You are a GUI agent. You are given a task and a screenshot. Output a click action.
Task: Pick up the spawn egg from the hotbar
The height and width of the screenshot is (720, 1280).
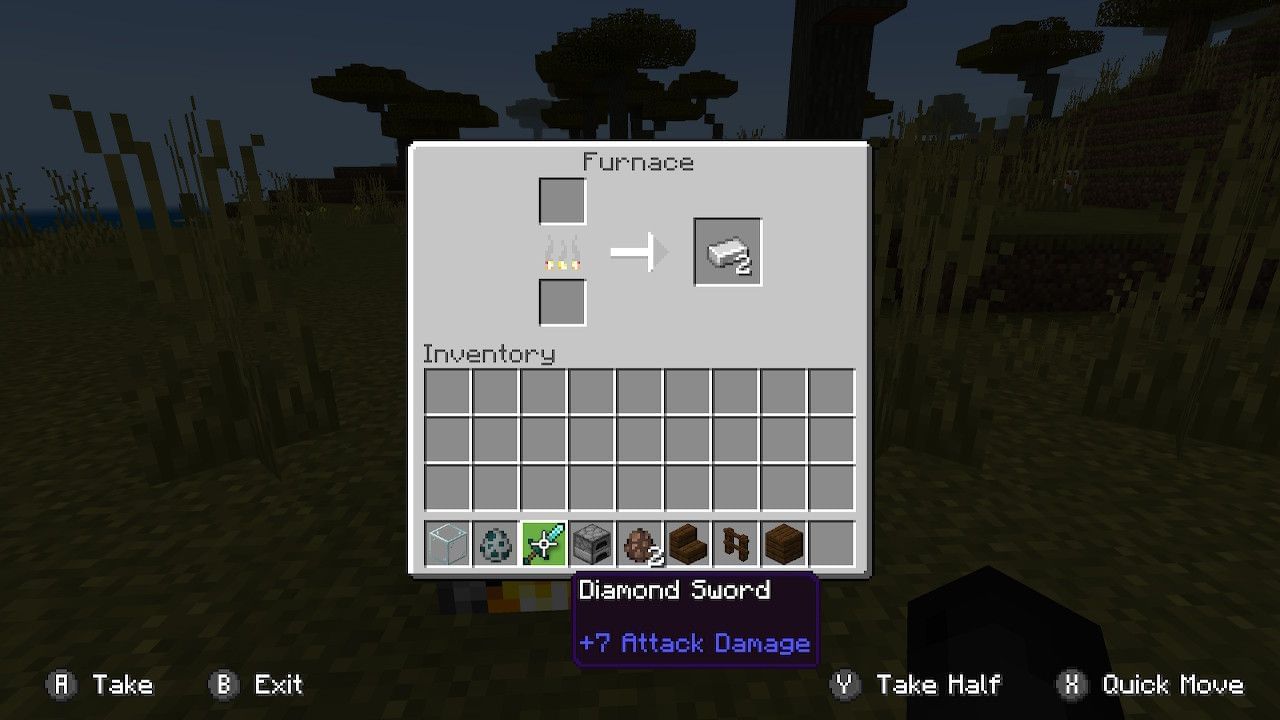tap(495, 543)
